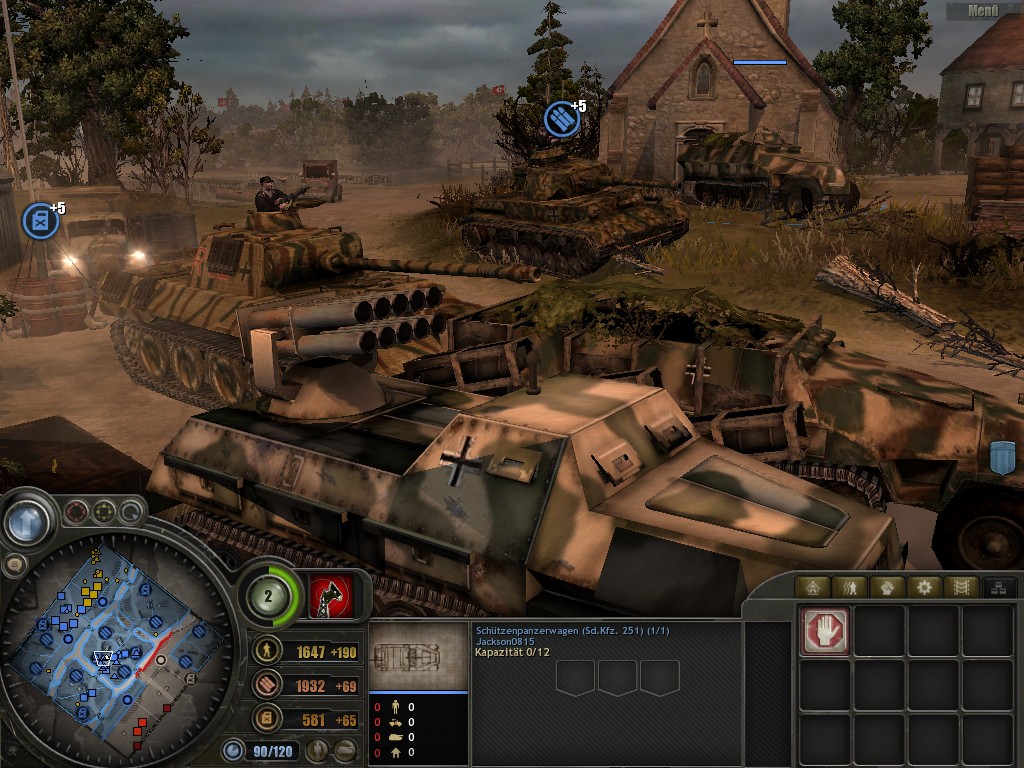Click the red stop-hand command icon
This screenshot has height=768, width=1024.
pos(825,632)
